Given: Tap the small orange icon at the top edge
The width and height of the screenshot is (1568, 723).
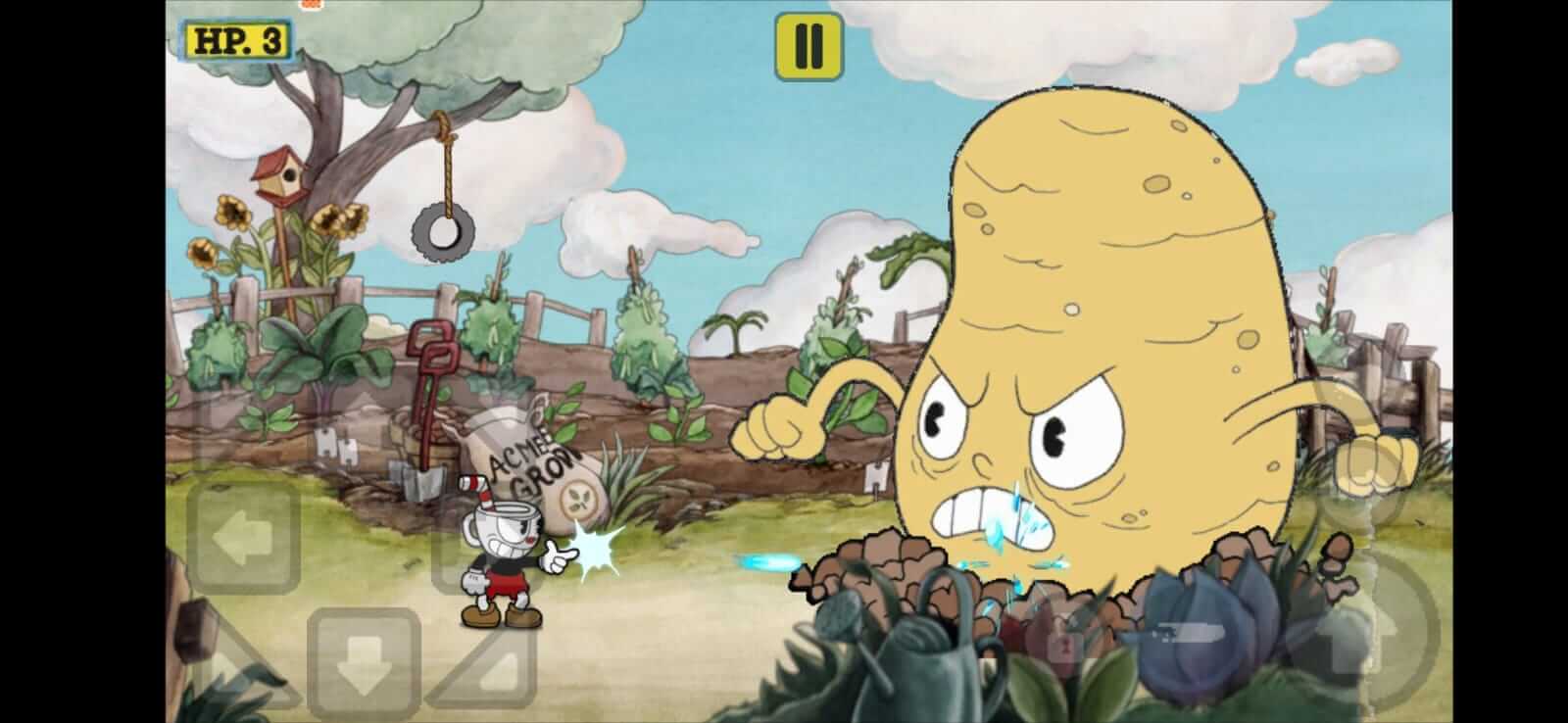Looking at the screenshot, I should tap(310, 8).
